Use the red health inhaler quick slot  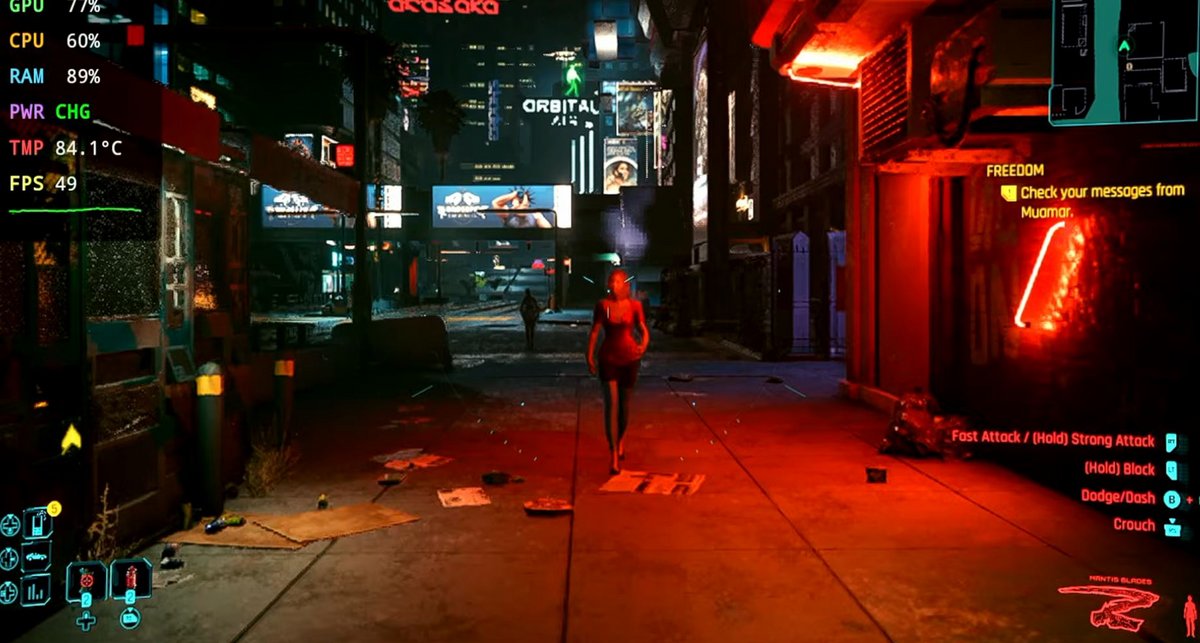pos(131,580)
